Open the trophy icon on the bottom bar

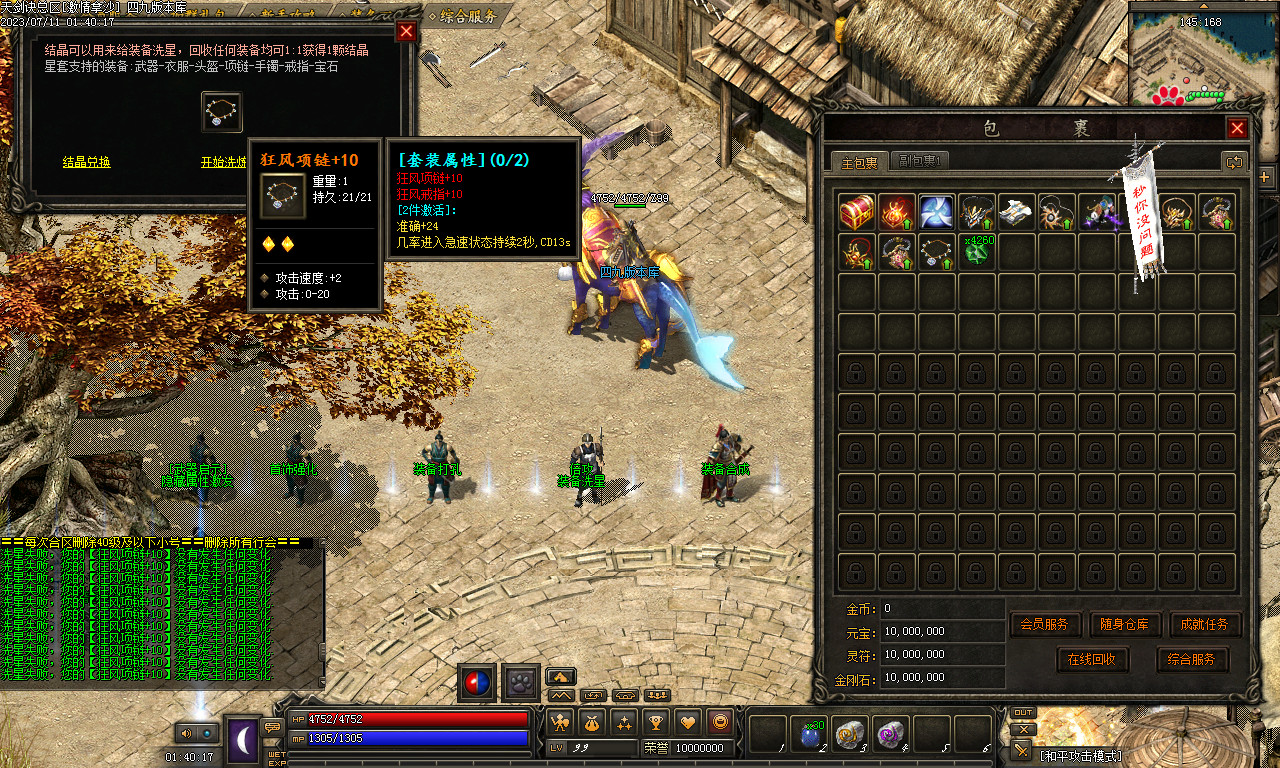click(x=656, y=721)
